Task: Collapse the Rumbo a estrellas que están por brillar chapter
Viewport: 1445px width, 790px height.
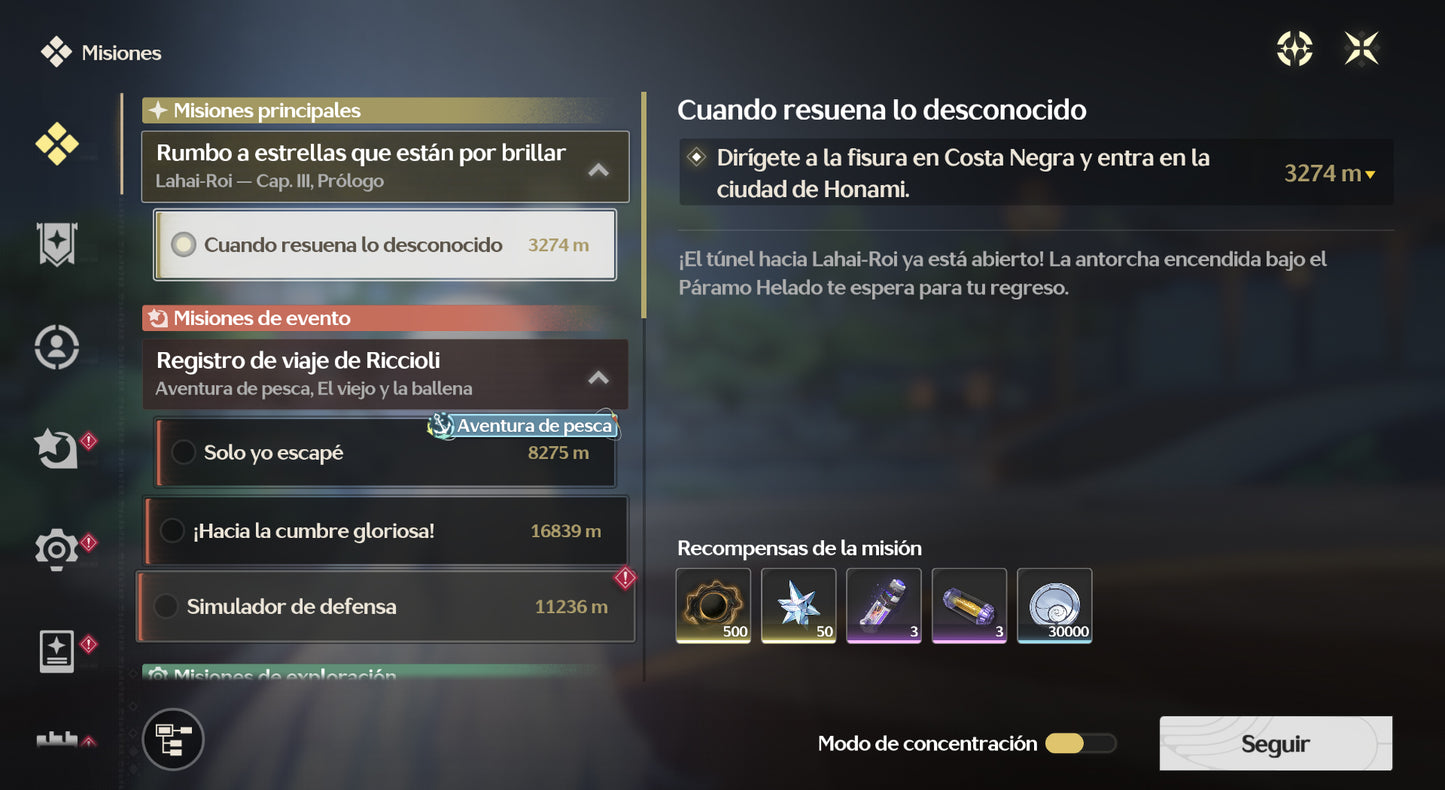Action: 598,169
